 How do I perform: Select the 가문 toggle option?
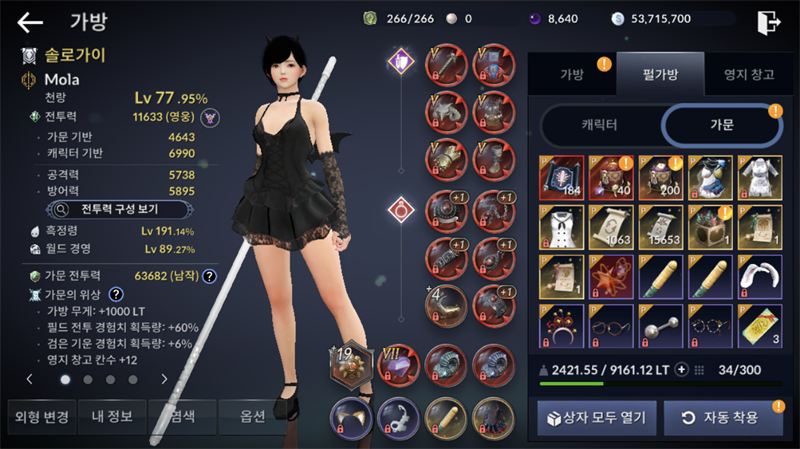click(722, 124)
